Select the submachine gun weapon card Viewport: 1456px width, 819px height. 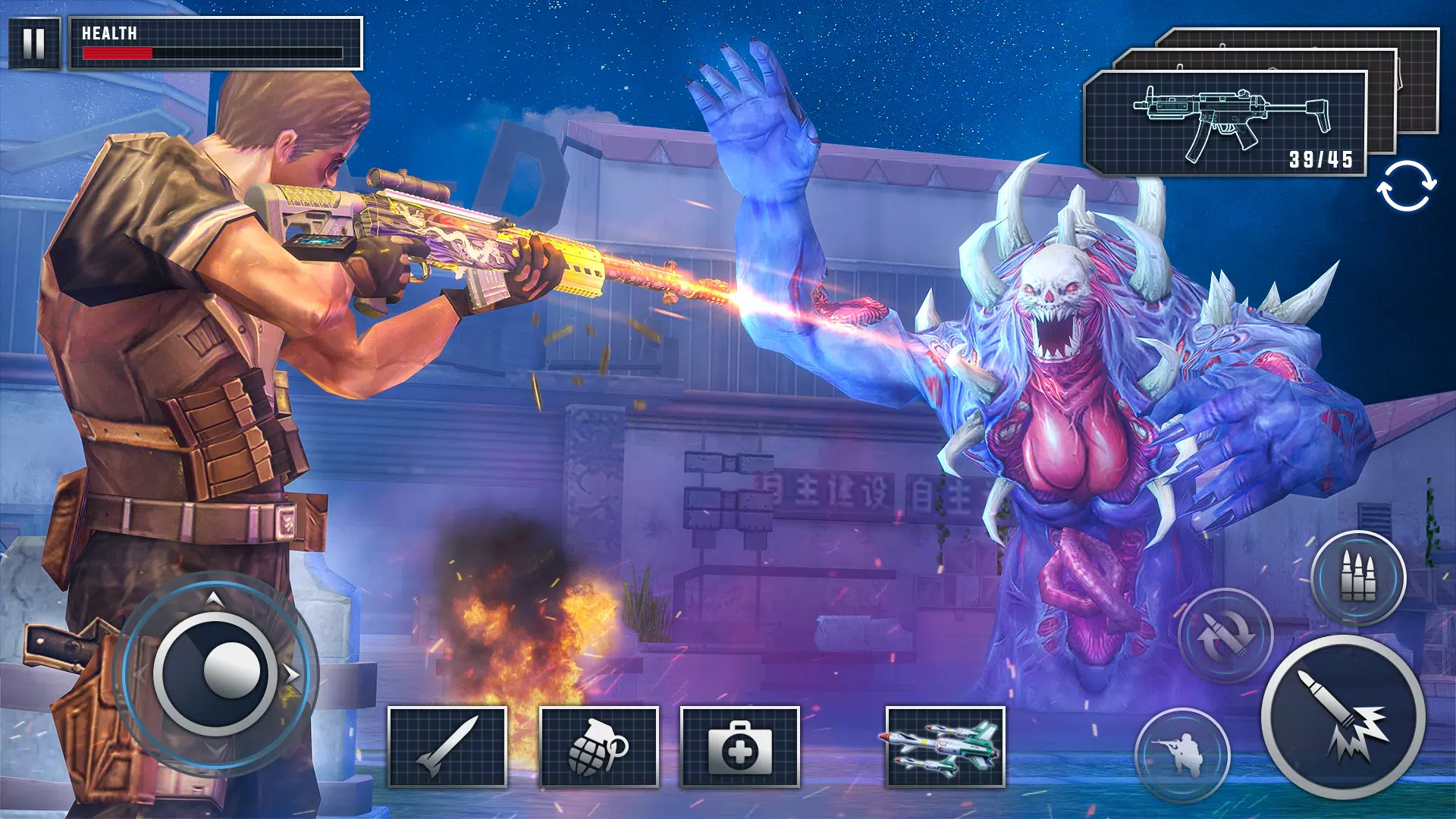[x=1225, y=124]
